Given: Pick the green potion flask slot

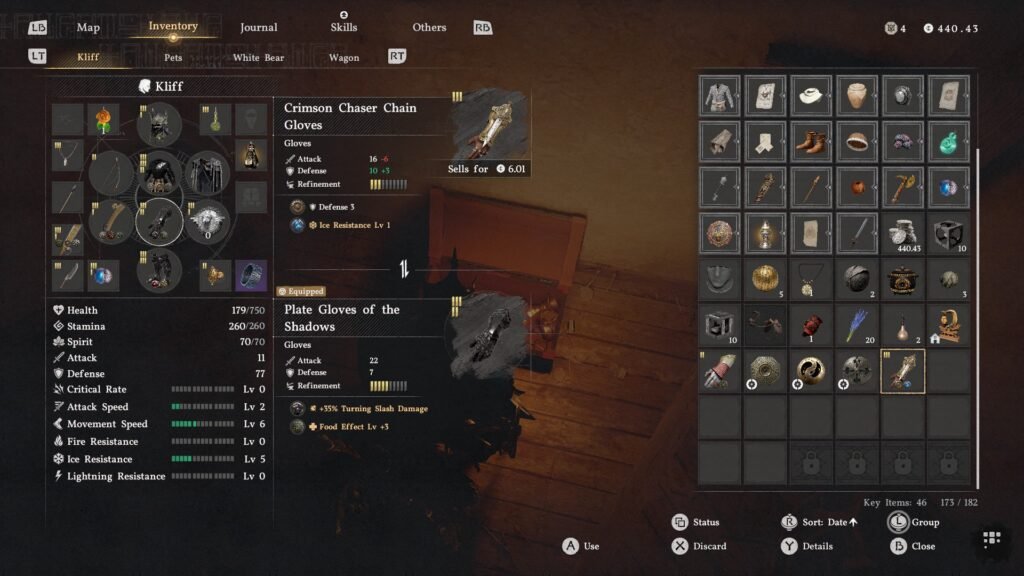Looking at the screenshot, I should click(x=949, y=141).
